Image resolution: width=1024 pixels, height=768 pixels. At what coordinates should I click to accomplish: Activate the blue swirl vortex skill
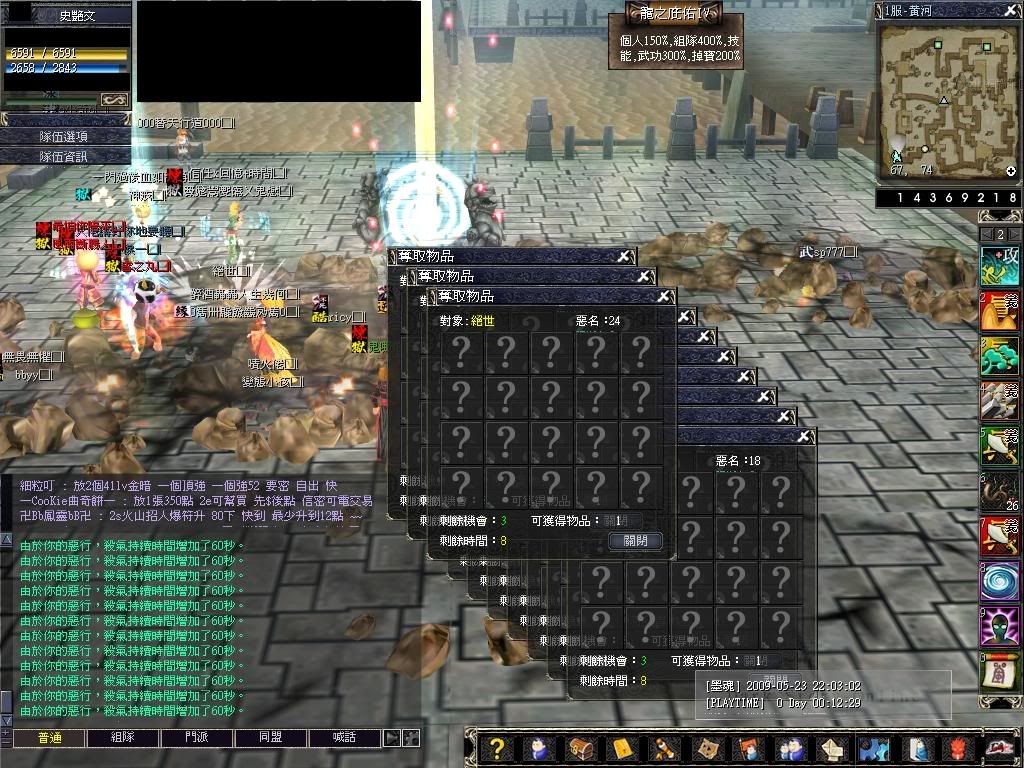[999, 581]
